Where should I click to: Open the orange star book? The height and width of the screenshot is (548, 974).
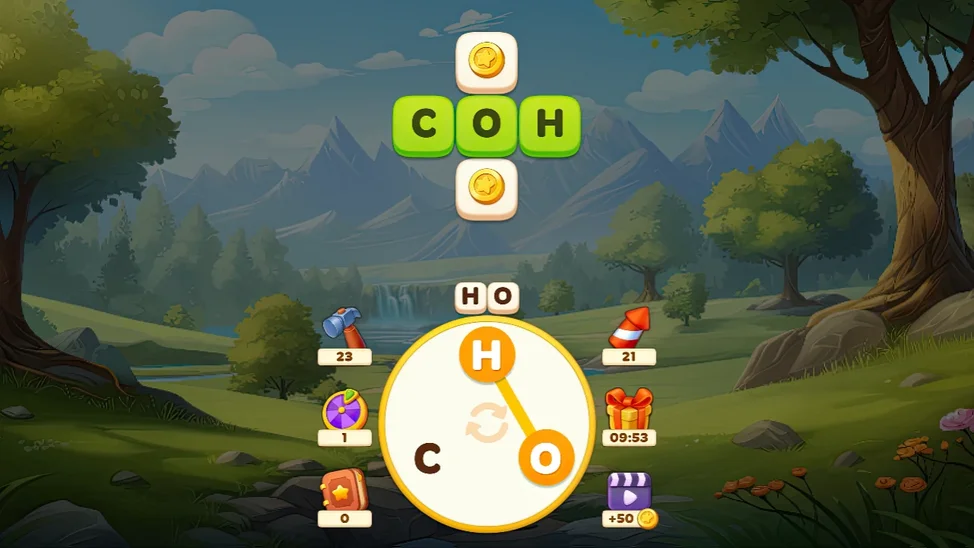coord(345,490)
